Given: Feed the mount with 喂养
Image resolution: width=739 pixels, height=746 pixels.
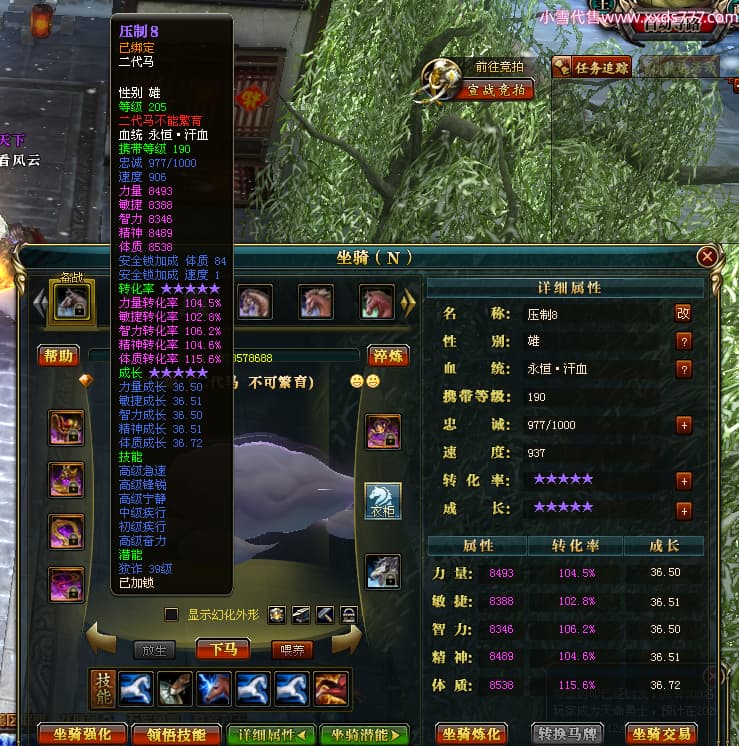Looking at the screenshot, I should click(x=292, y=649).
